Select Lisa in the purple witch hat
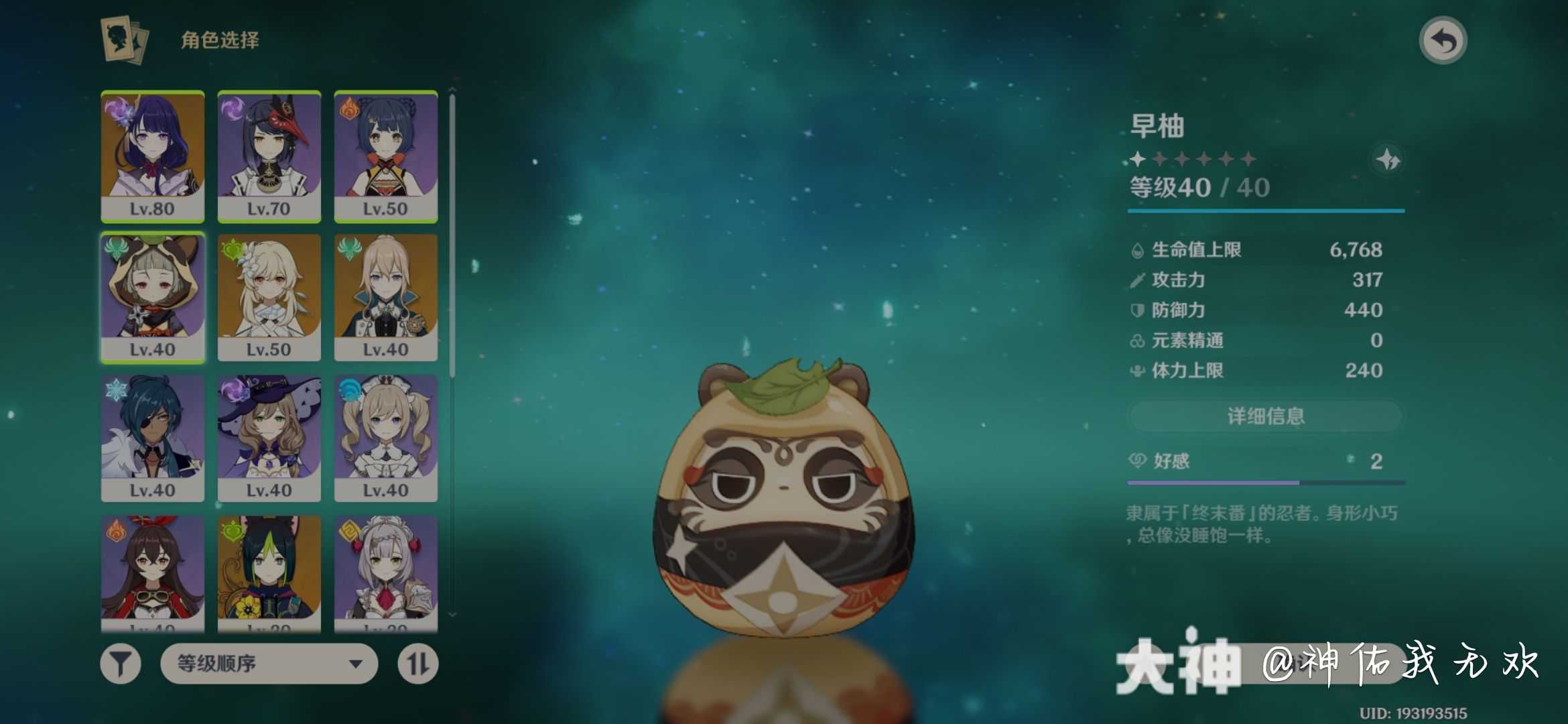This screenshot has width=1568, height=724. coord(269,438)
